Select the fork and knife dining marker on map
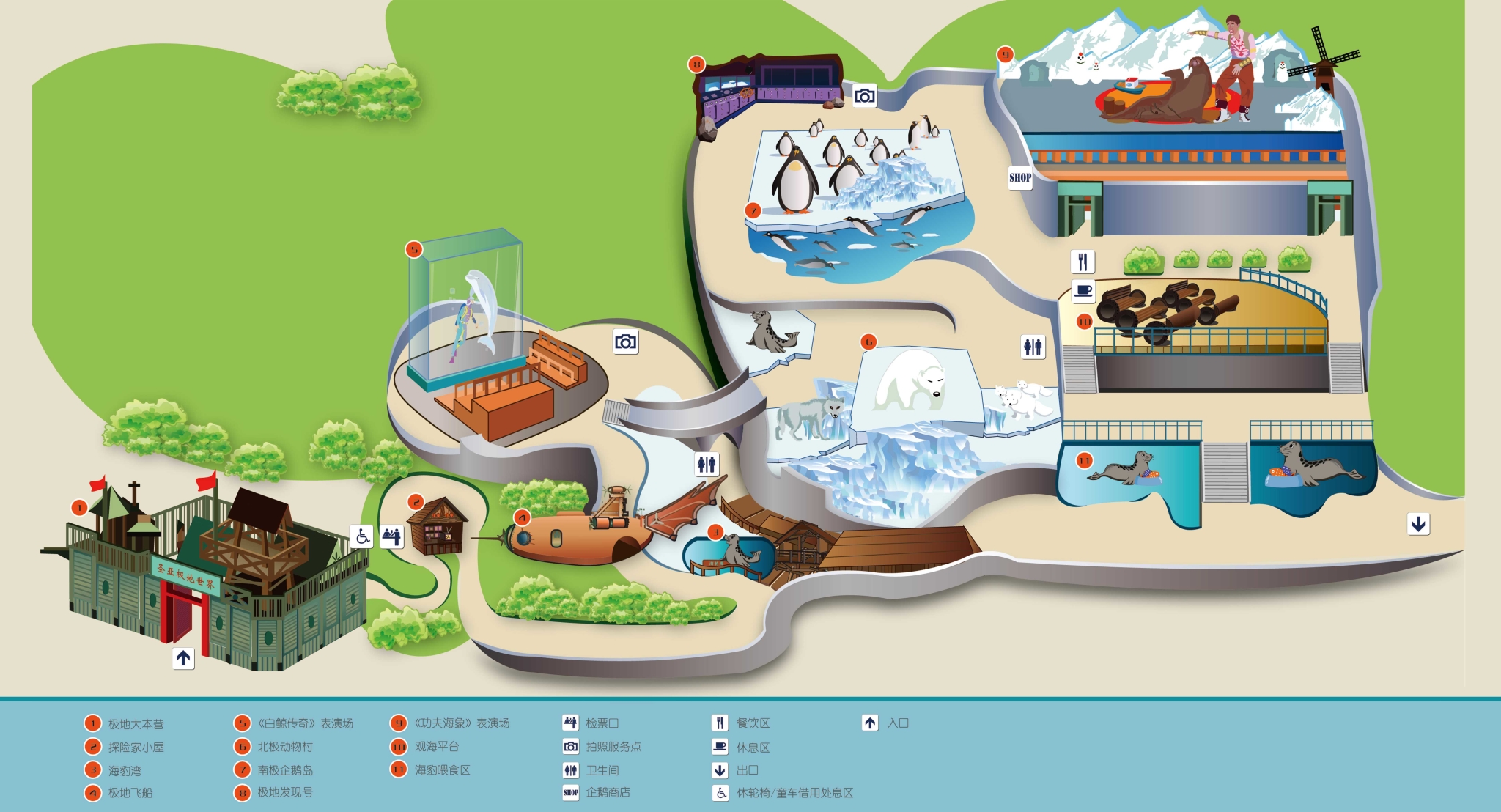The height and width of the screenshot is (812, 1501). pyautogui.click(x=1083, y=261)
